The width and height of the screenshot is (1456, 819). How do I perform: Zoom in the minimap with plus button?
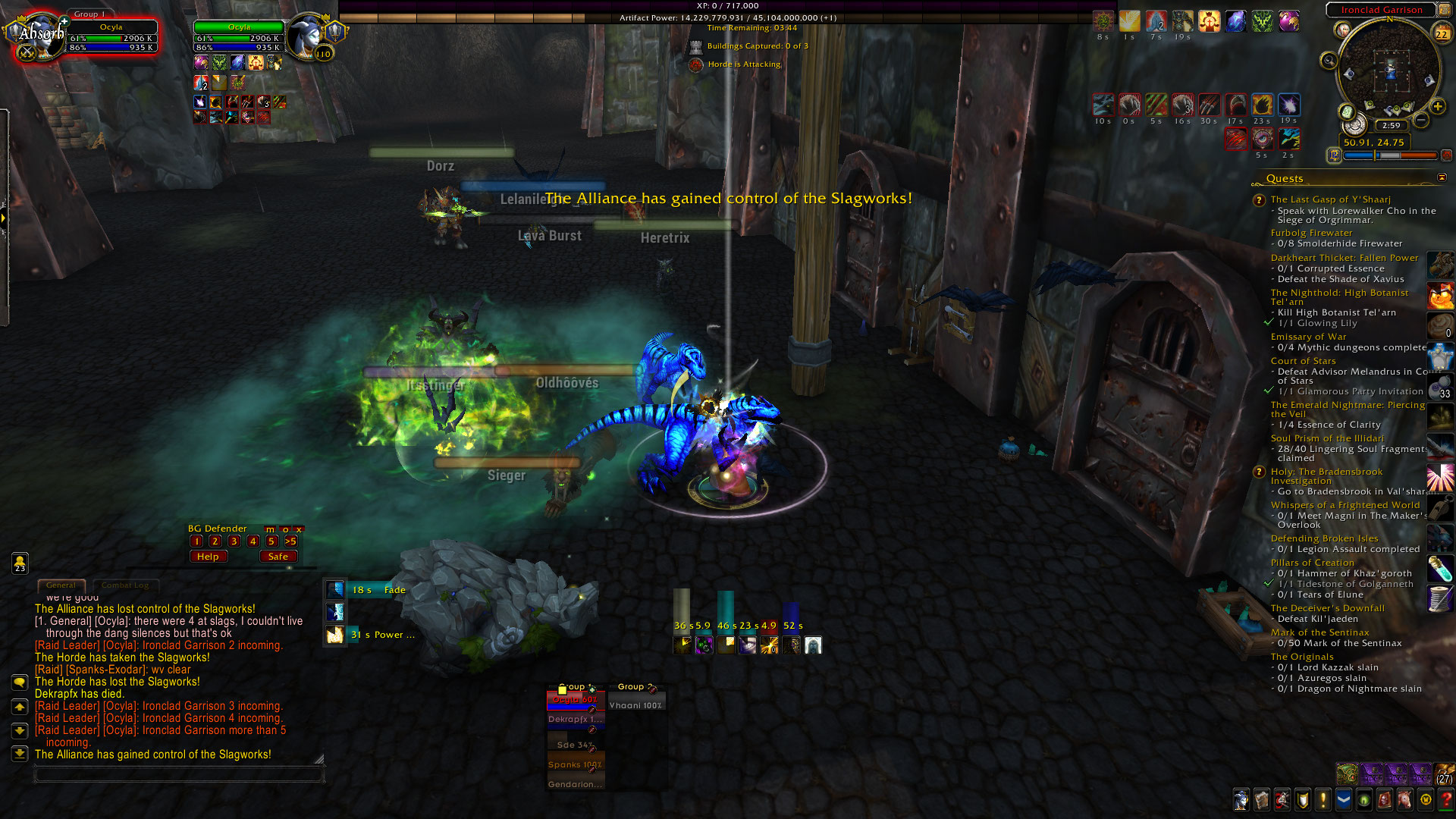pos(1437,107)
